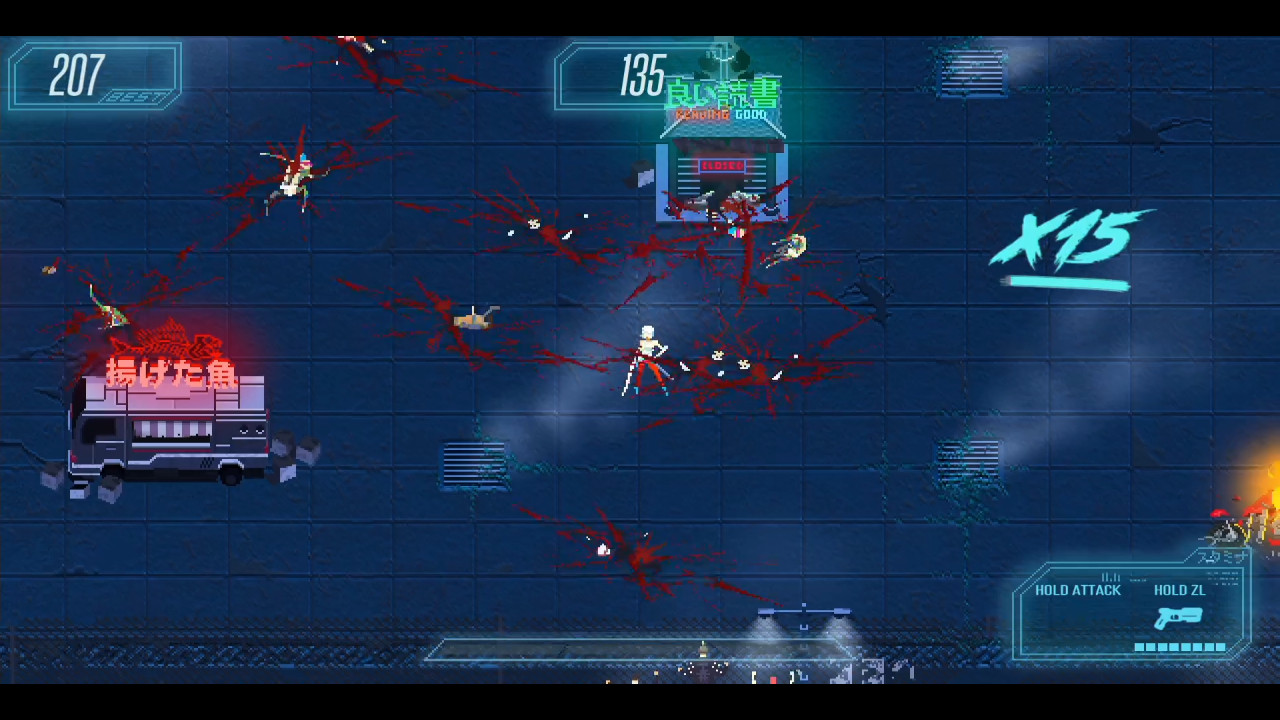Click the ventilation grate left of center
The width and height of the screenshot is (1280, 720).
474,466
